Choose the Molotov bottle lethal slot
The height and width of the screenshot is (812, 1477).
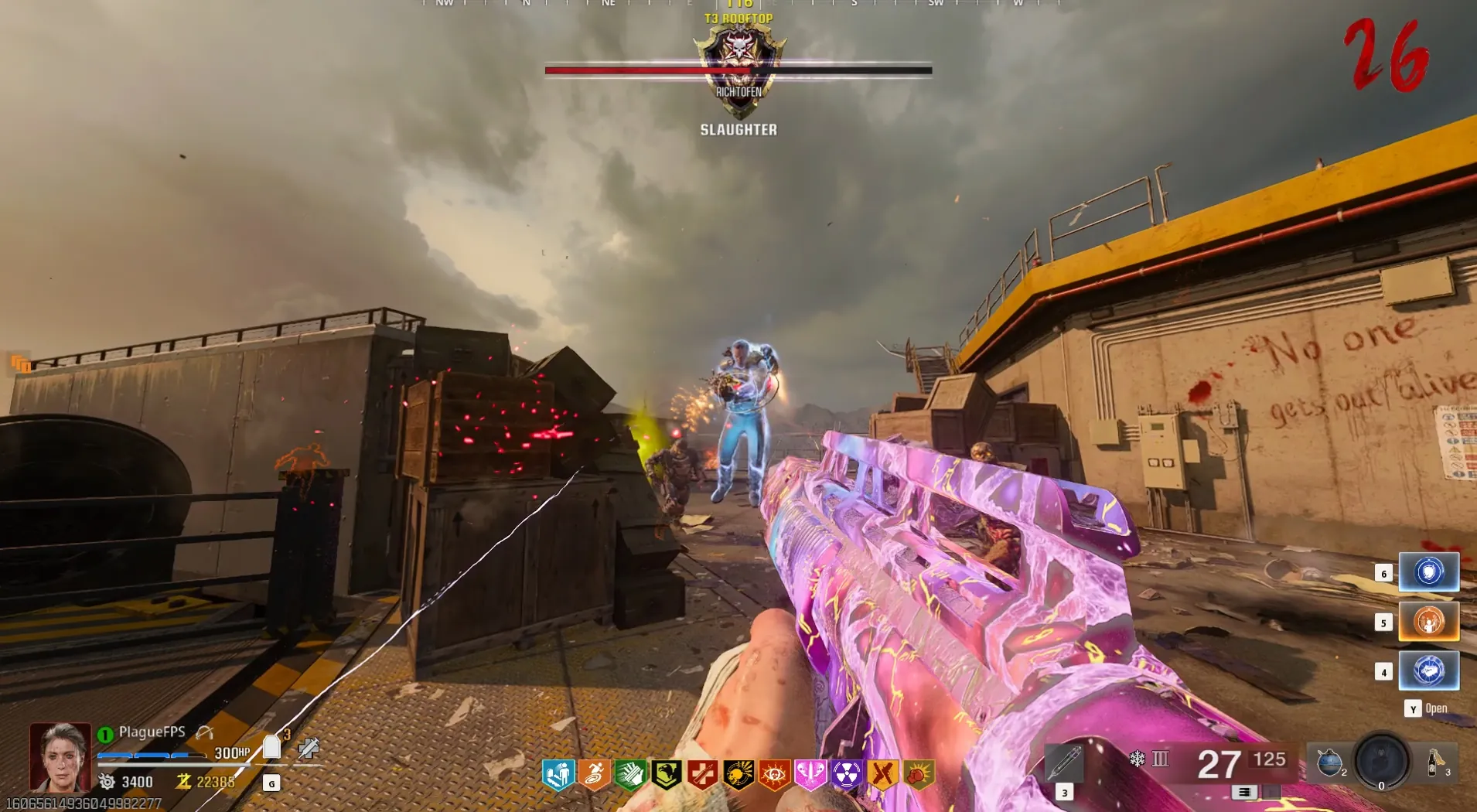(1435, 763)
